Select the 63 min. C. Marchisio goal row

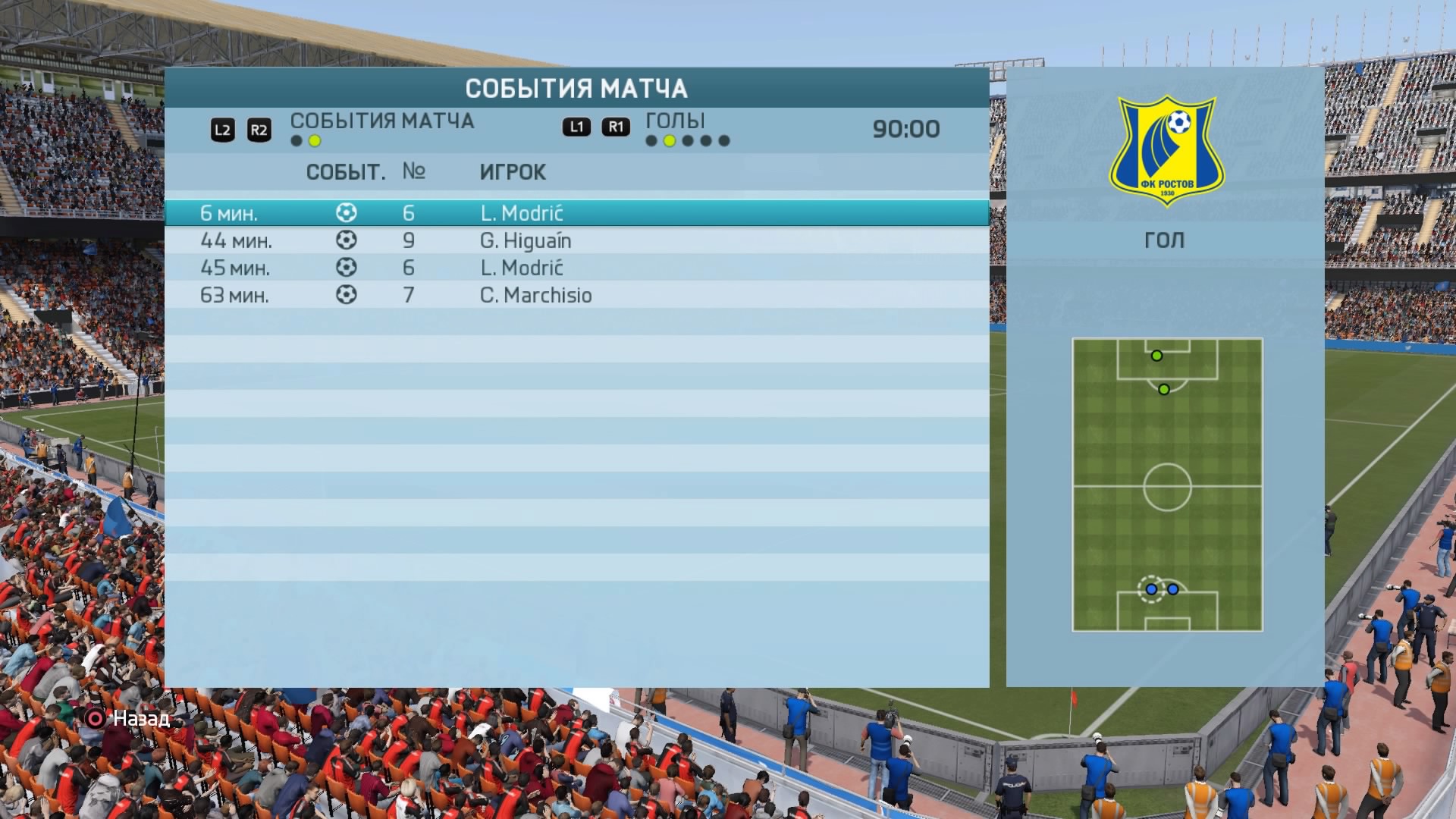point(576,295)
